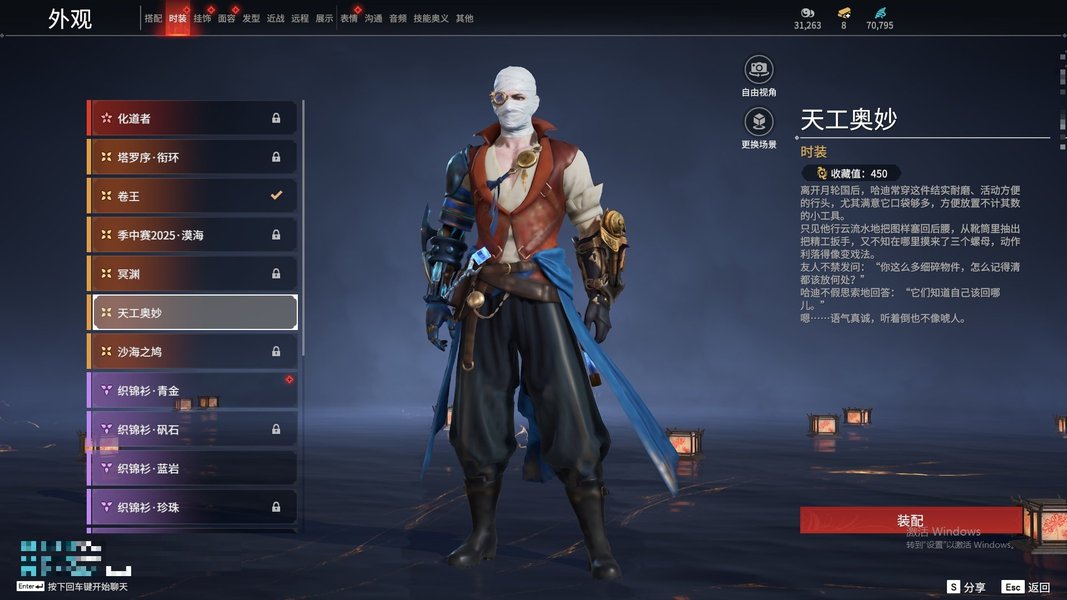This screenshot has width=1067, height=600.
Task: Show the 表情 emotes tab
Action: point(348,18)
